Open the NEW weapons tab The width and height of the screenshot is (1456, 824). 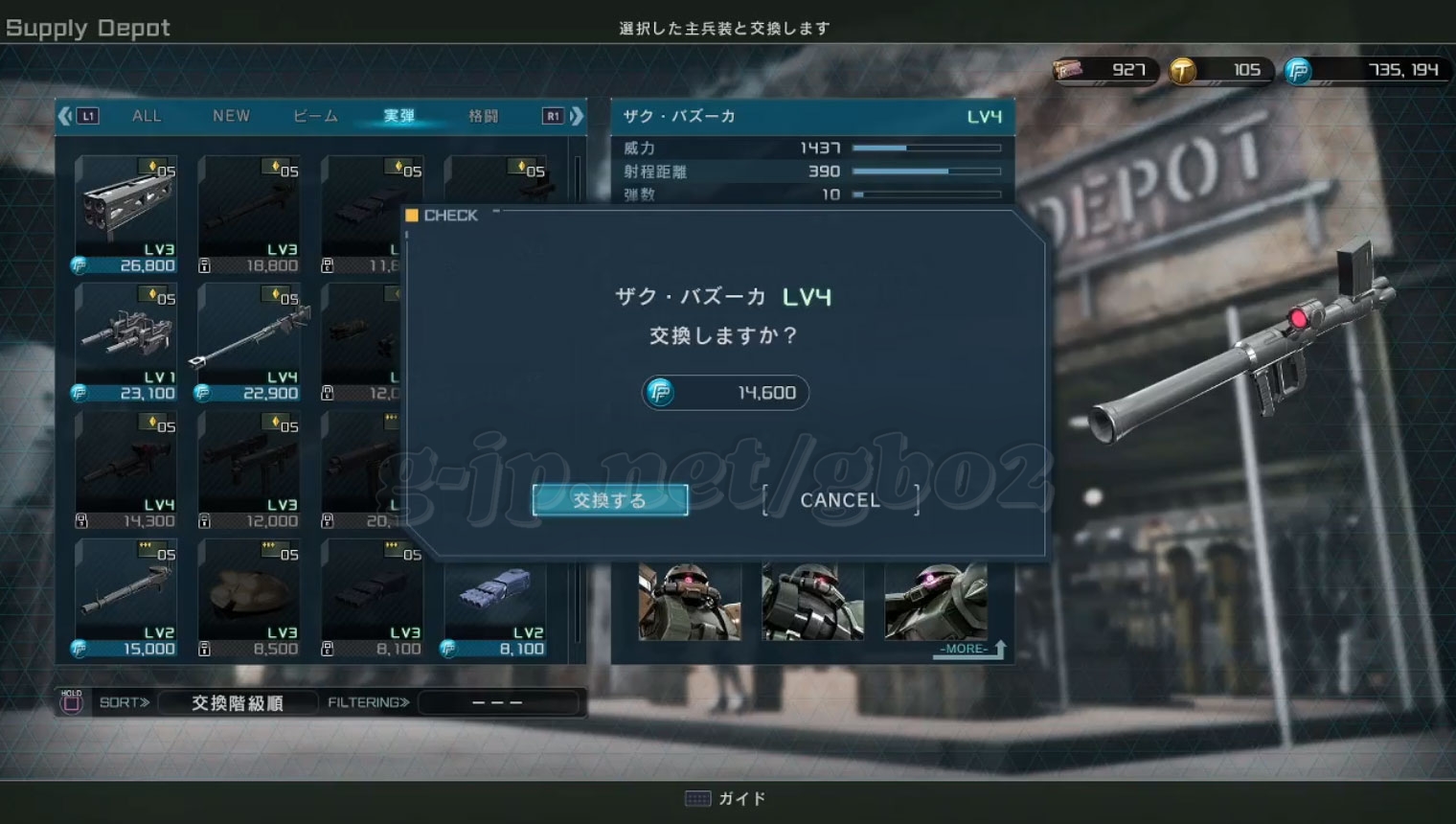[x=231, y=116]
